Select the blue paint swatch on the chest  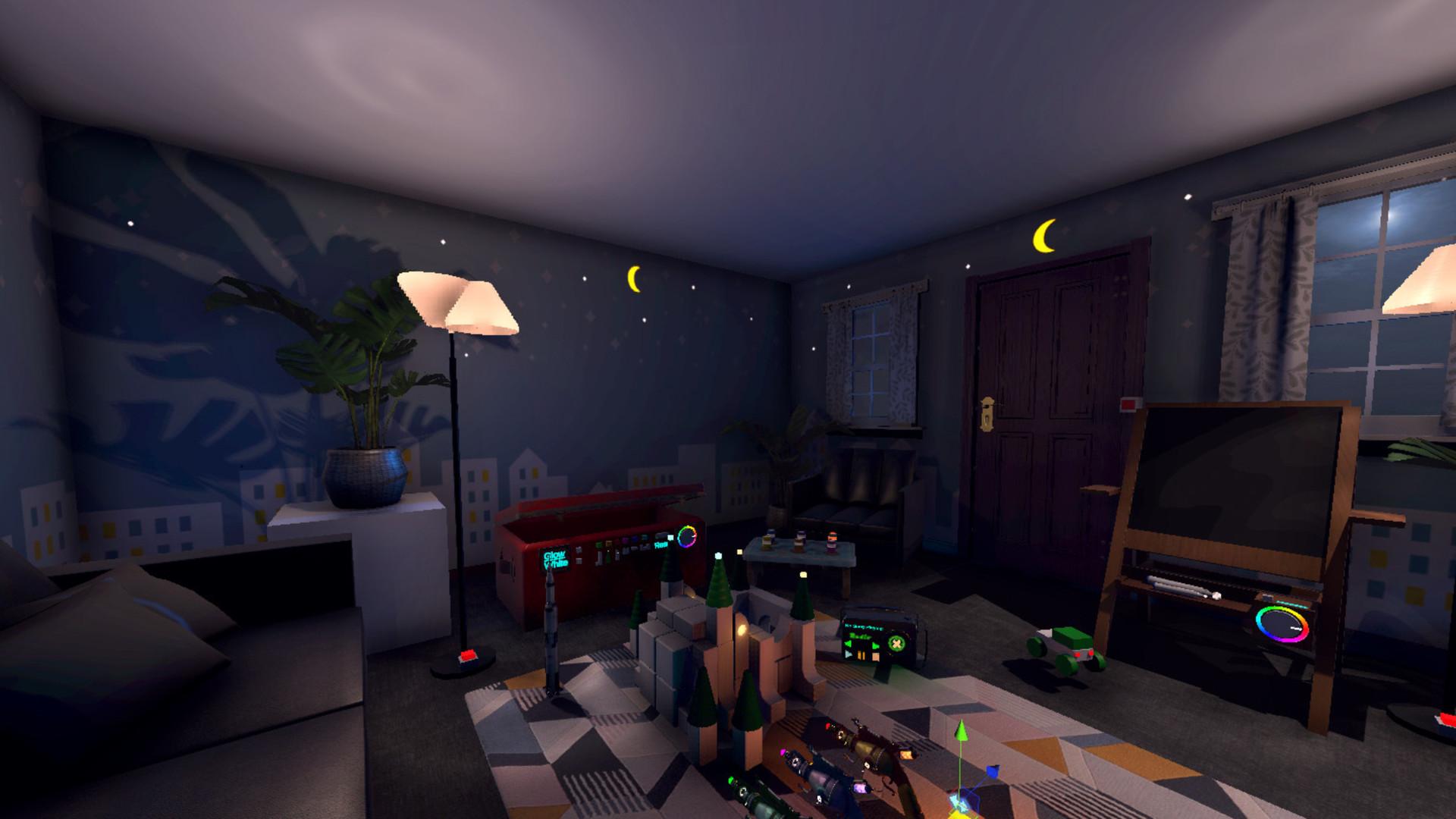(x=635, y=538)
